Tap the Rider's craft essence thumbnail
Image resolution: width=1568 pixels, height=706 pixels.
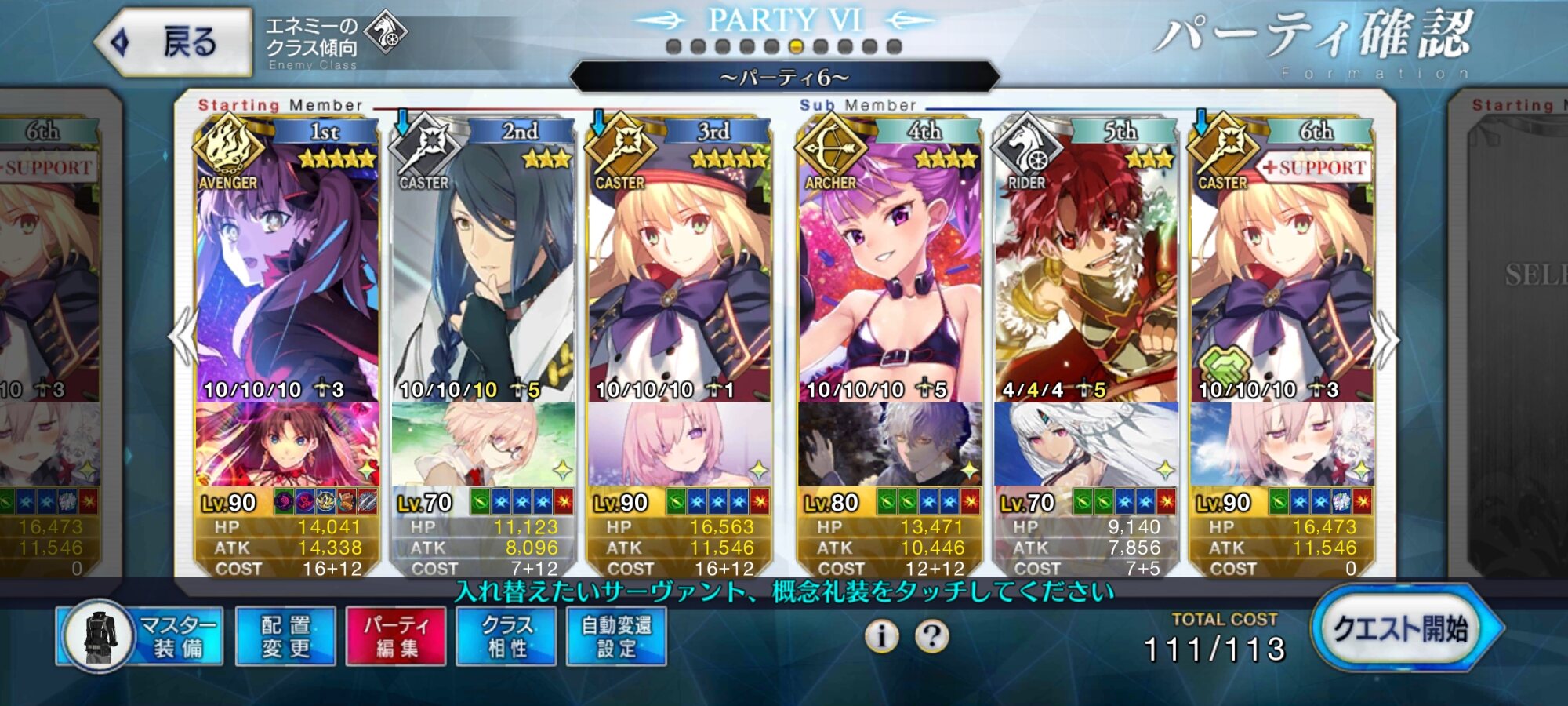point(1086,444)
